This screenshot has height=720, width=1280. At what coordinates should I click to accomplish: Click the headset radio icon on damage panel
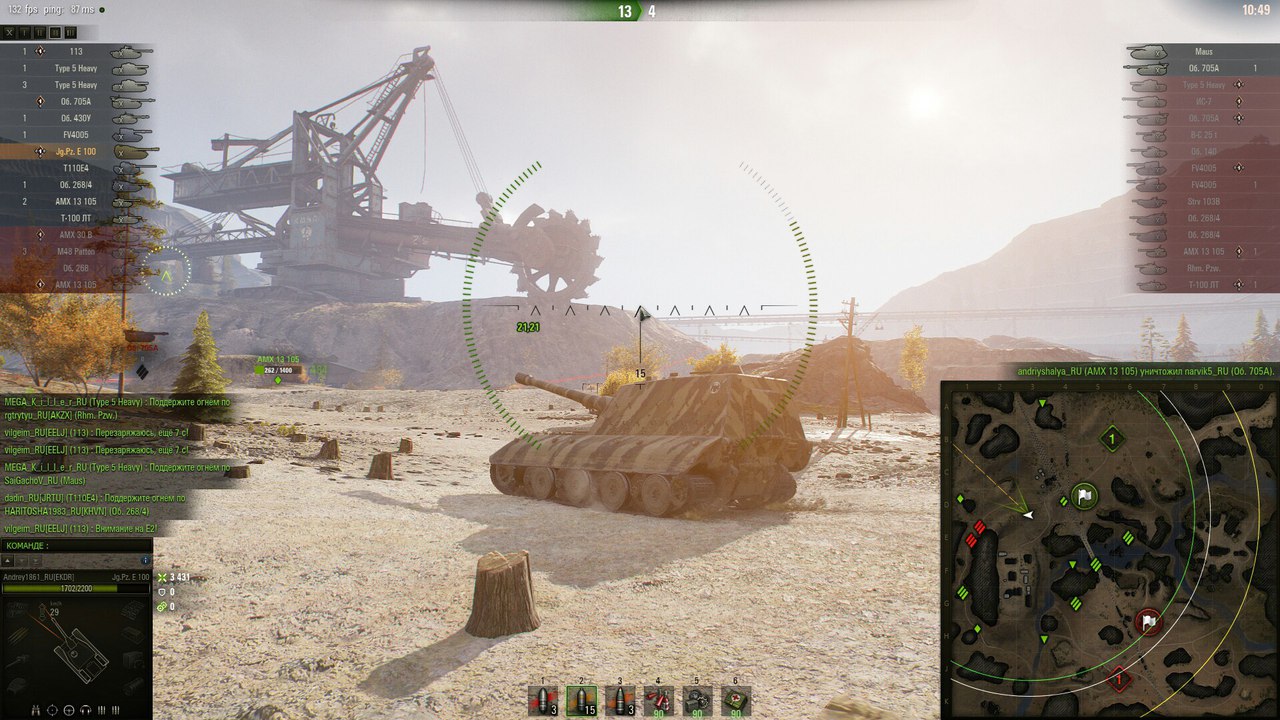84,710
